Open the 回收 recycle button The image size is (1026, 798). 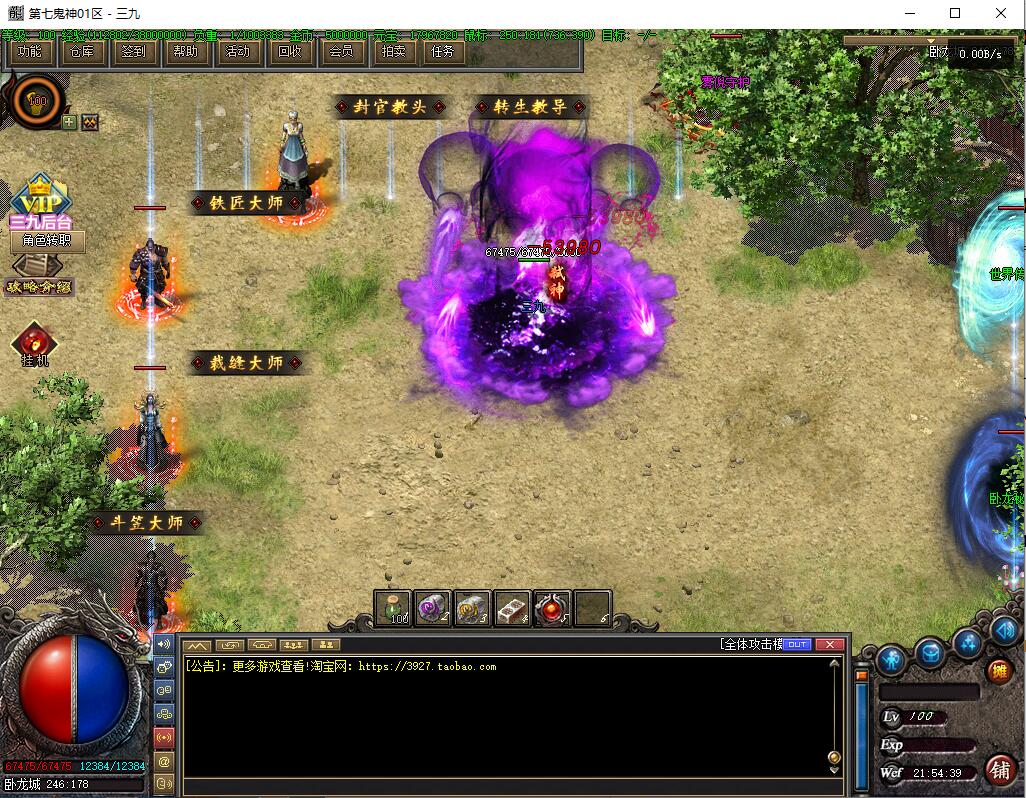pyautogui.click(x=290, y=52)
